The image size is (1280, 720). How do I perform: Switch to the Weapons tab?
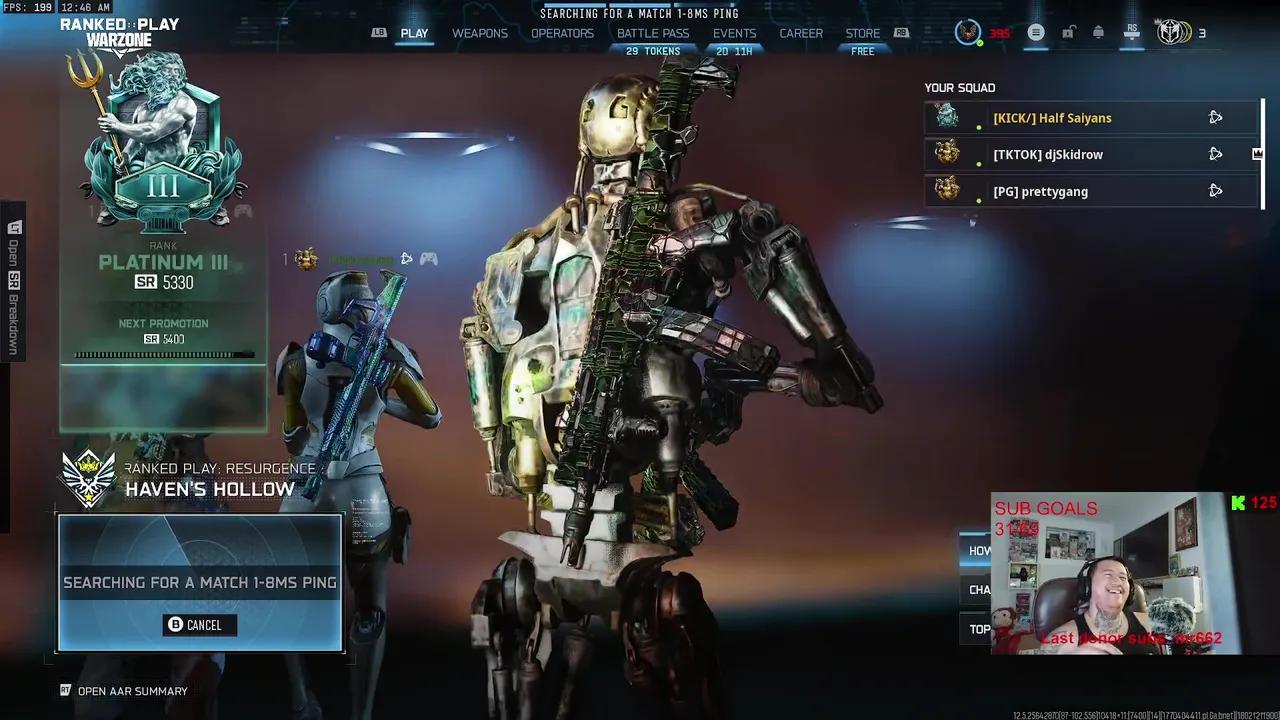(480, 33)
